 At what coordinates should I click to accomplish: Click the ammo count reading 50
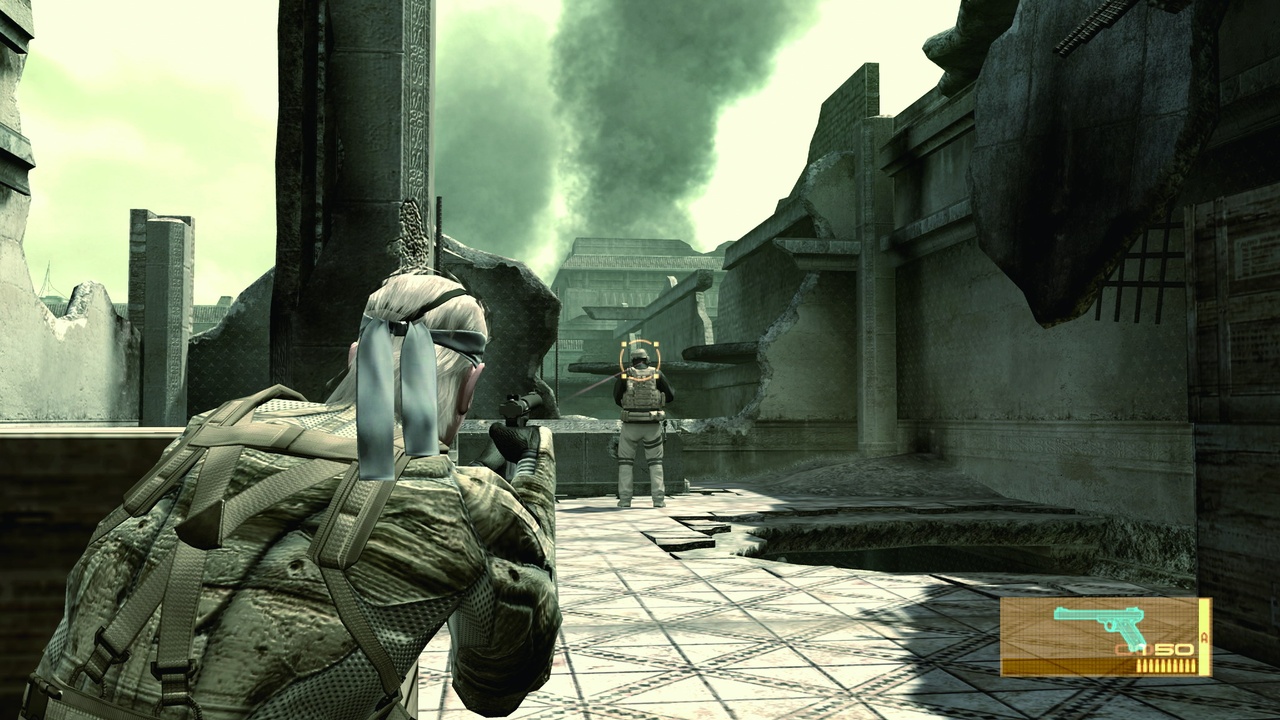click(1173, 649)
